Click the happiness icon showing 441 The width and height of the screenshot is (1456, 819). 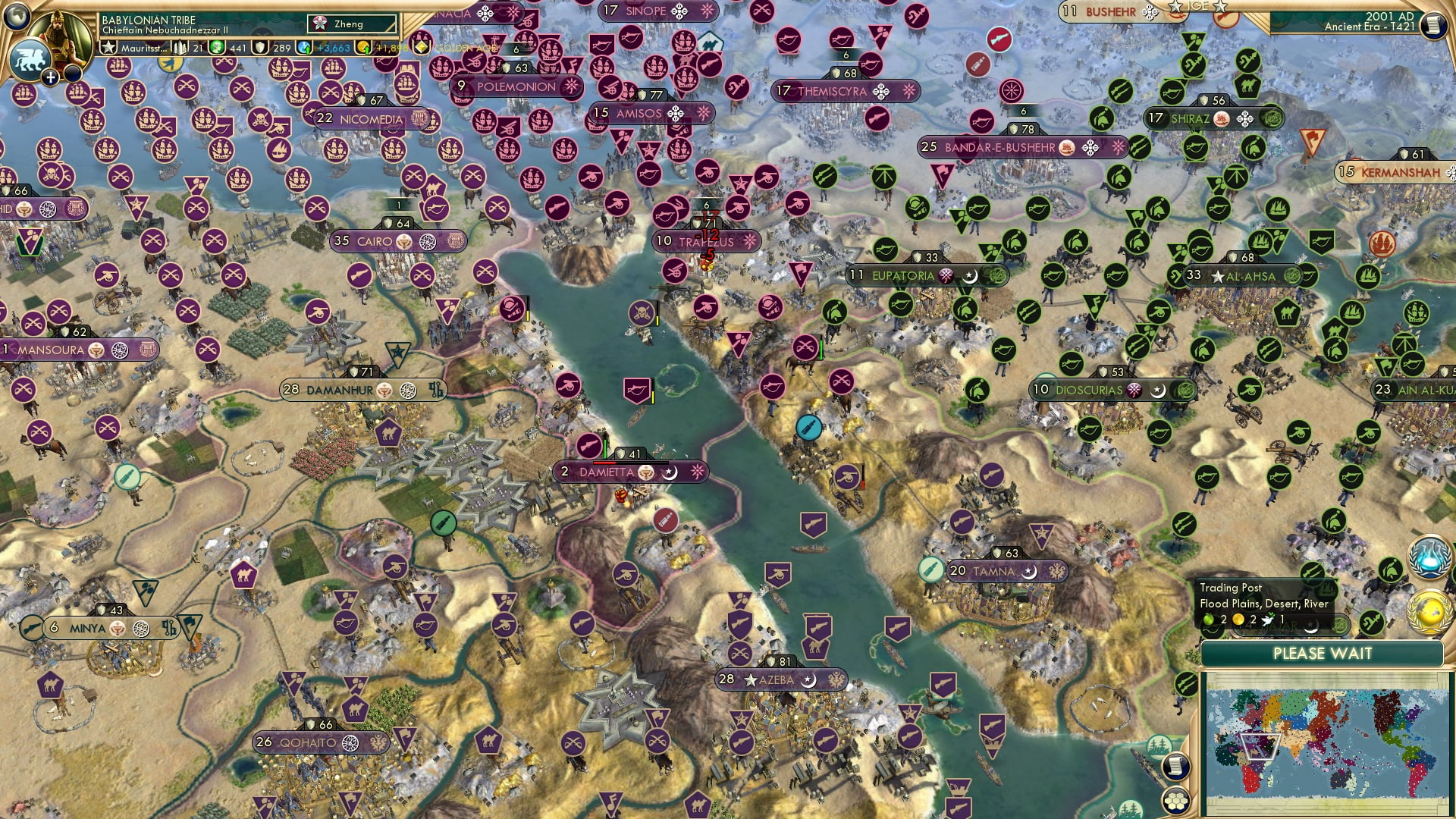(215, 47)
